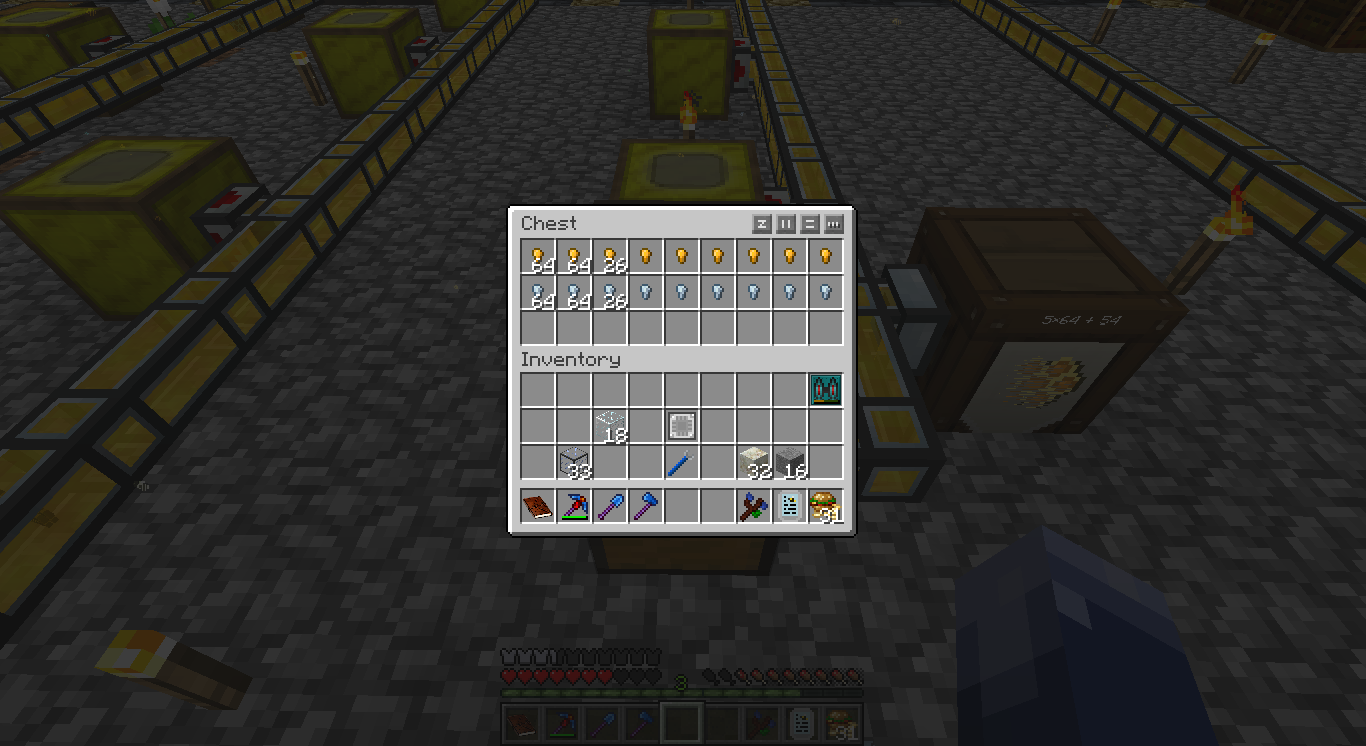Click the Z sort button on the chest
Viewport: 1366px width, 746px height.
[x=762, y=224]
